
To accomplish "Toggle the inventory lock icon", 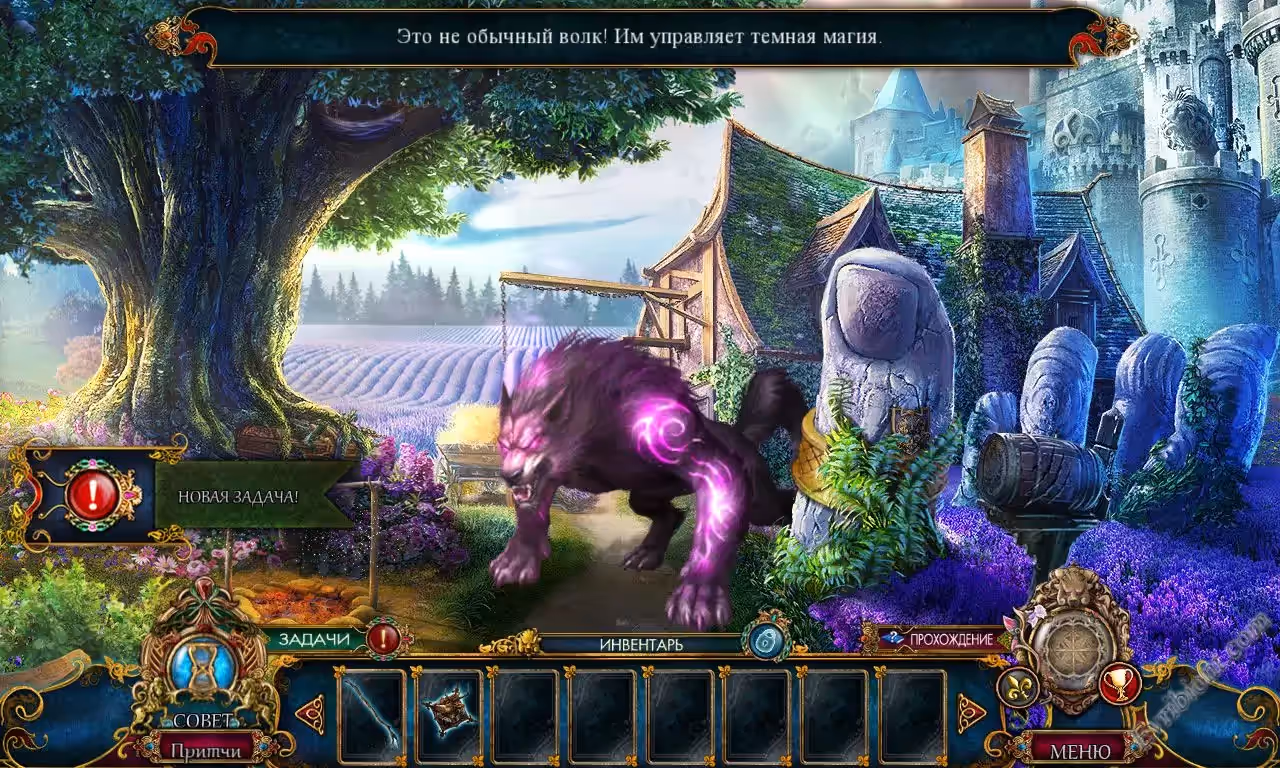I will tap(766, 640).
